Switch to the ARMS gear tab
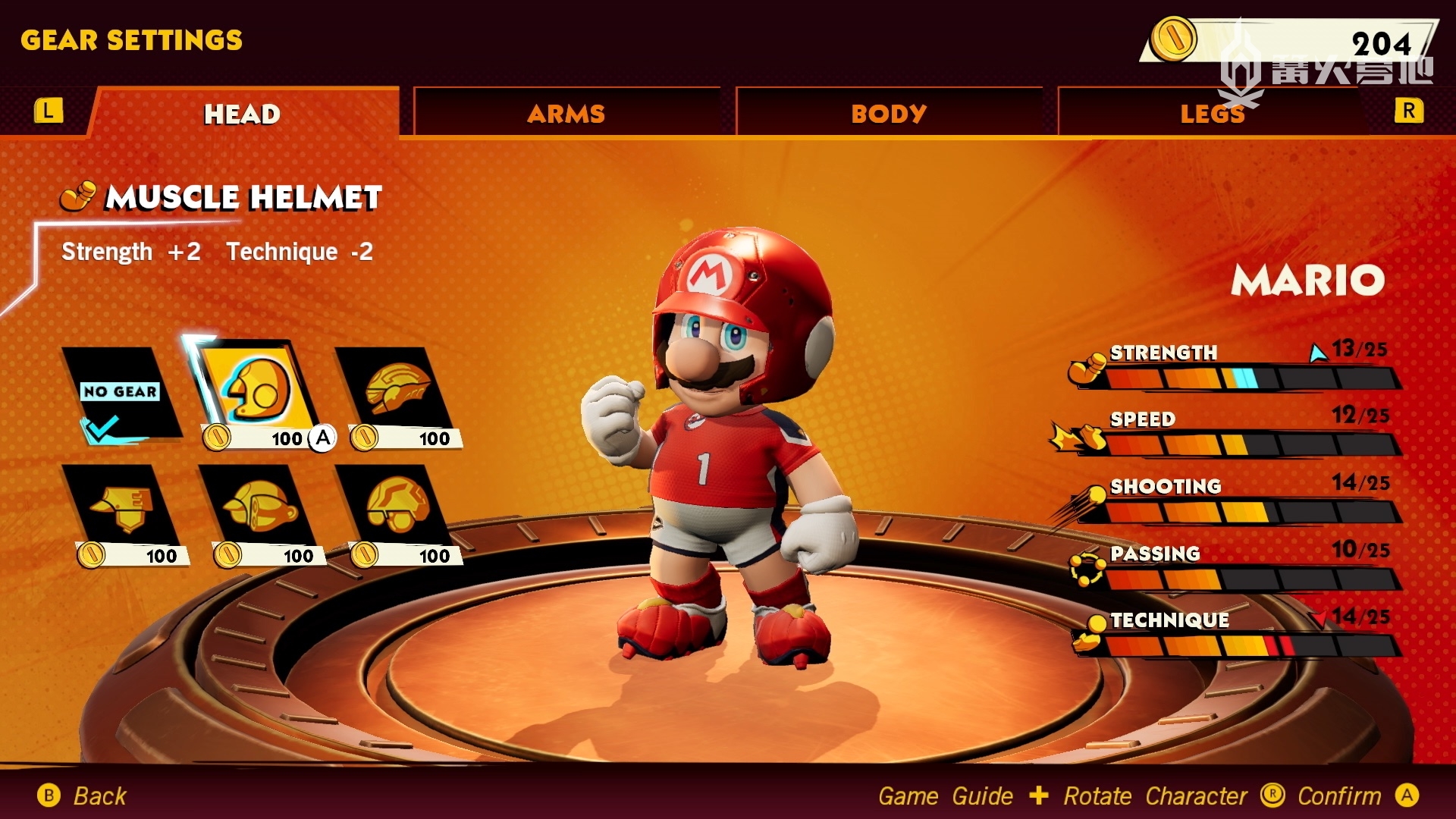1456x819 pixels. 566,114
